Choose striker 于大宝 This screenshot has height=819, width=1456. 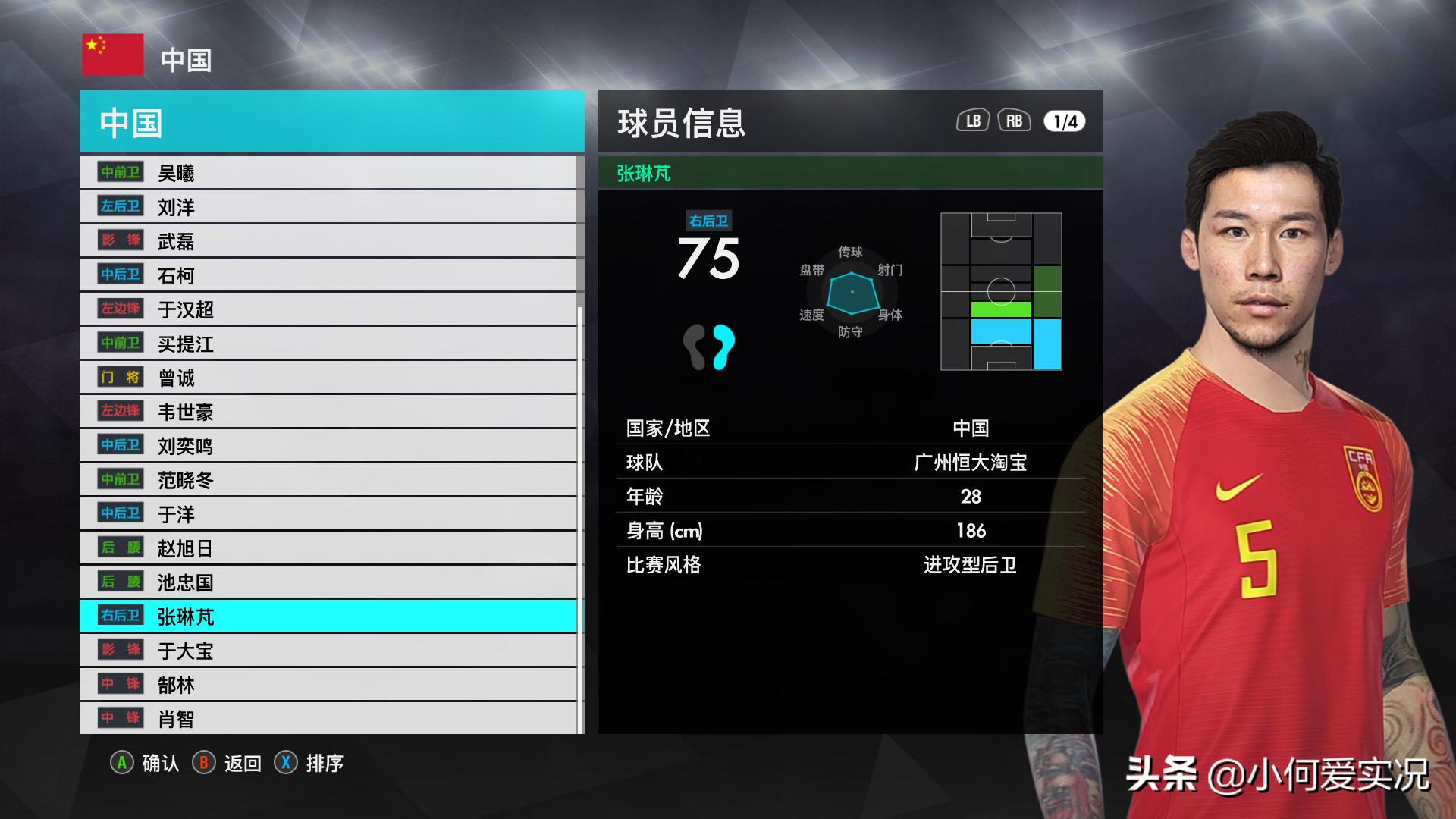tap(328, 651)
